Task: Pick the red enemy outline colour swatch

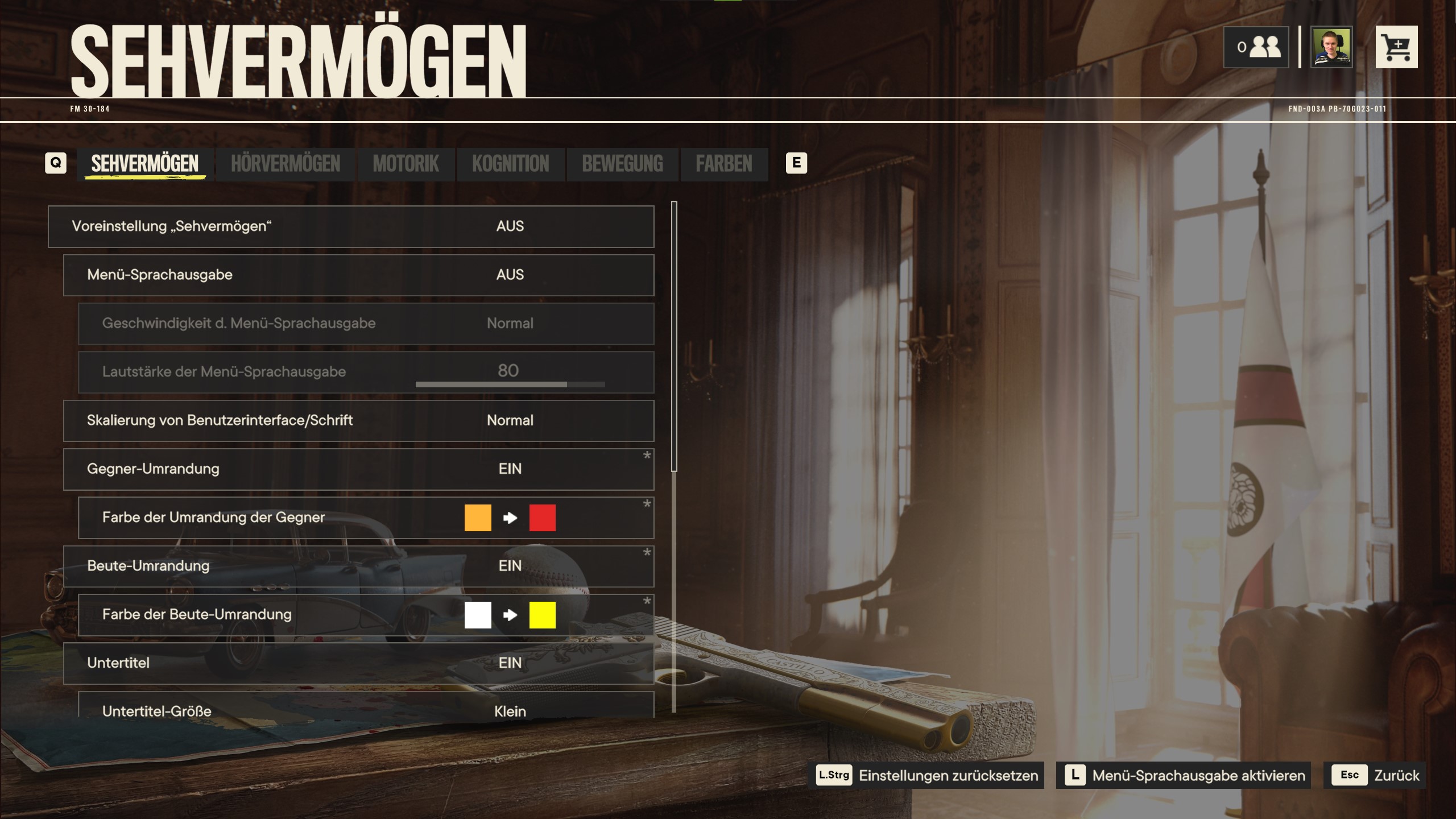Action: coord(542,518)
